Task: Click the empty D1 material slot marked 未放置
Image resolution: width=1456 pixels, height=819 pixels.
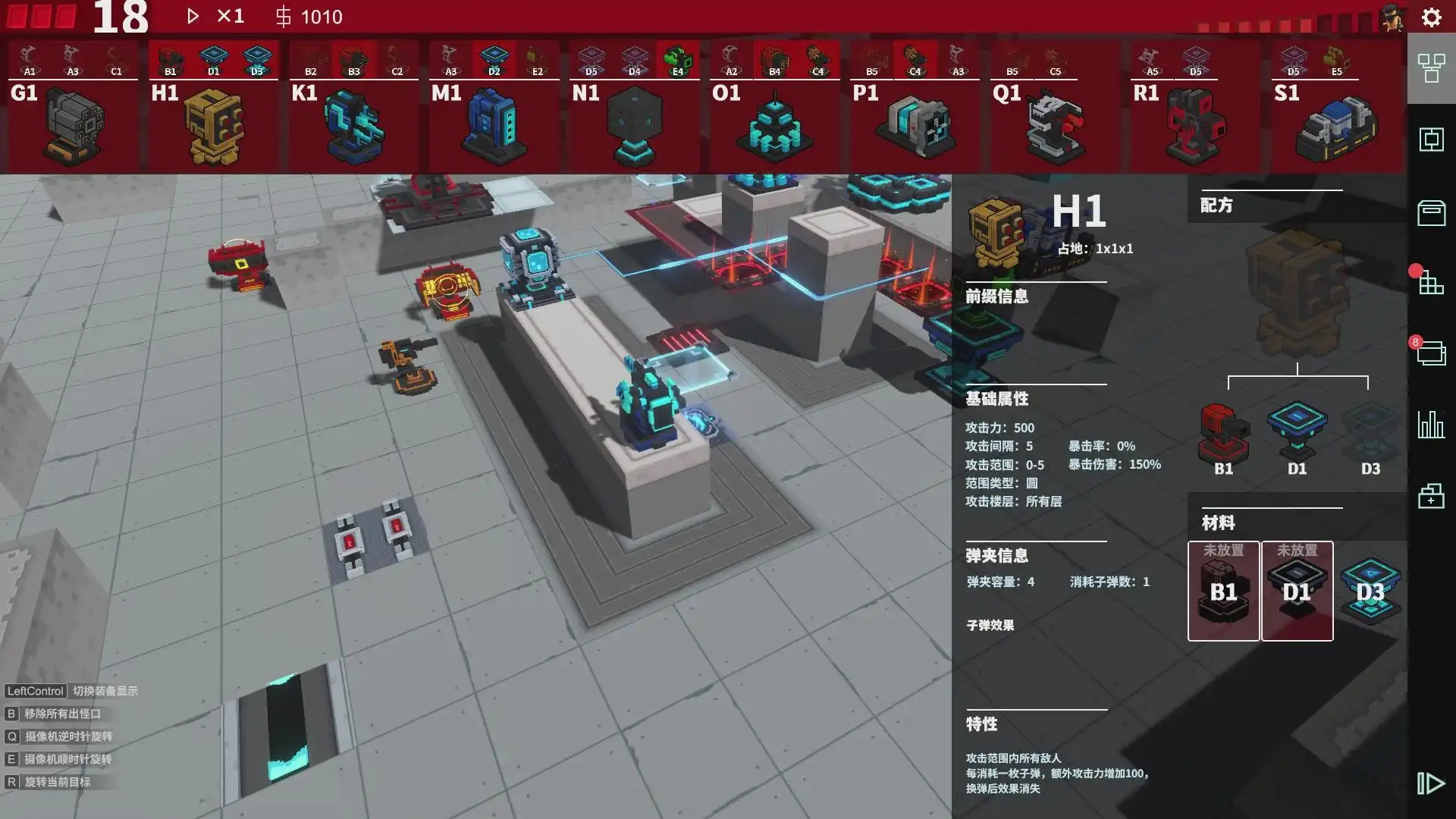Action: pos(1297,590)
